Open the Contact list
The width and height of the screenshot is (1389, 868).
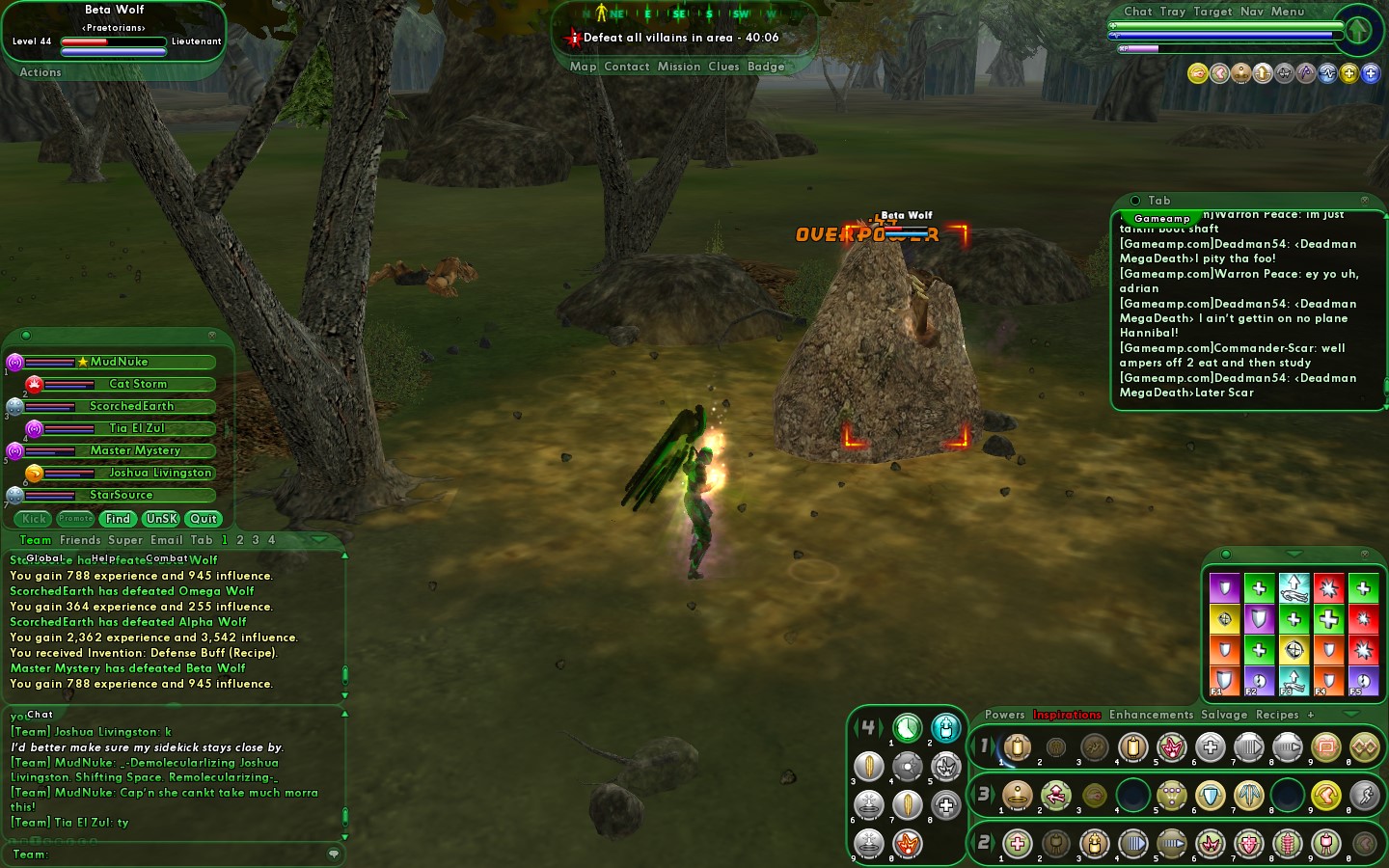(x=626, y=67)
